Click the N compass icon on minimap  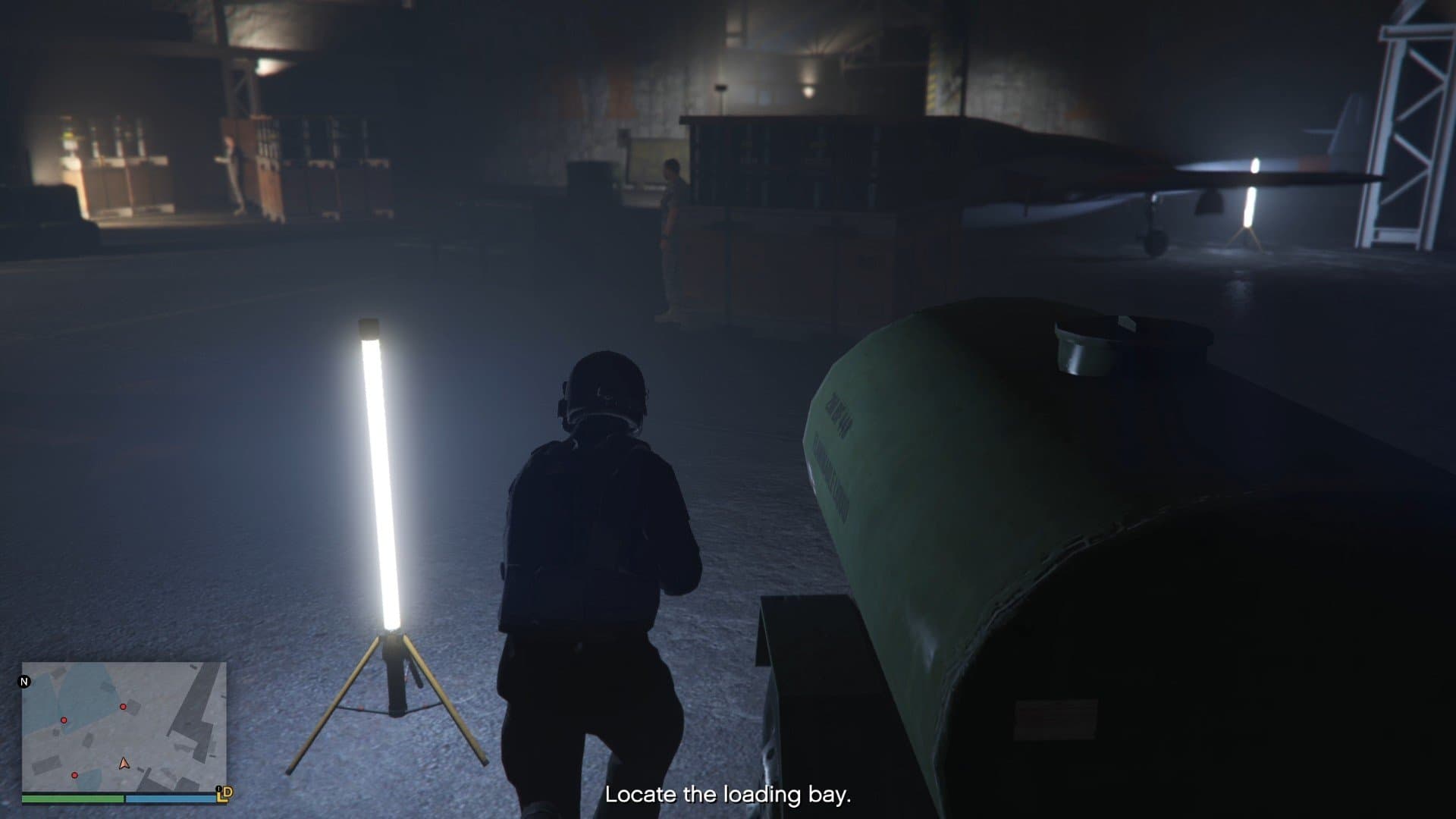(x=24, y=682)
